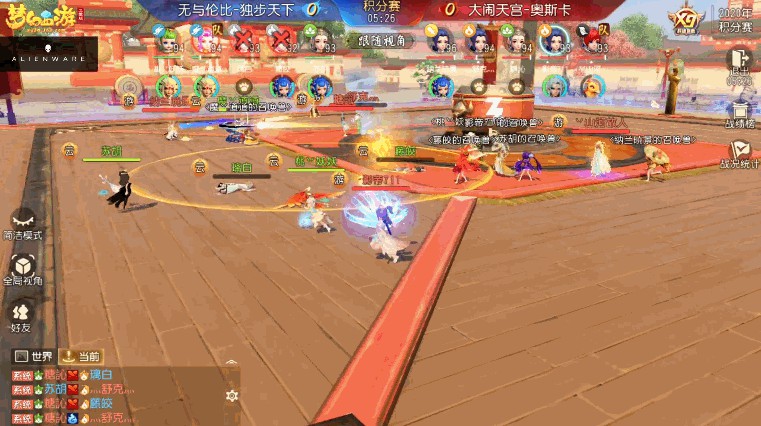Expand chat panel with the up arrow
The image size is (761, 426).
click(232, 364)
